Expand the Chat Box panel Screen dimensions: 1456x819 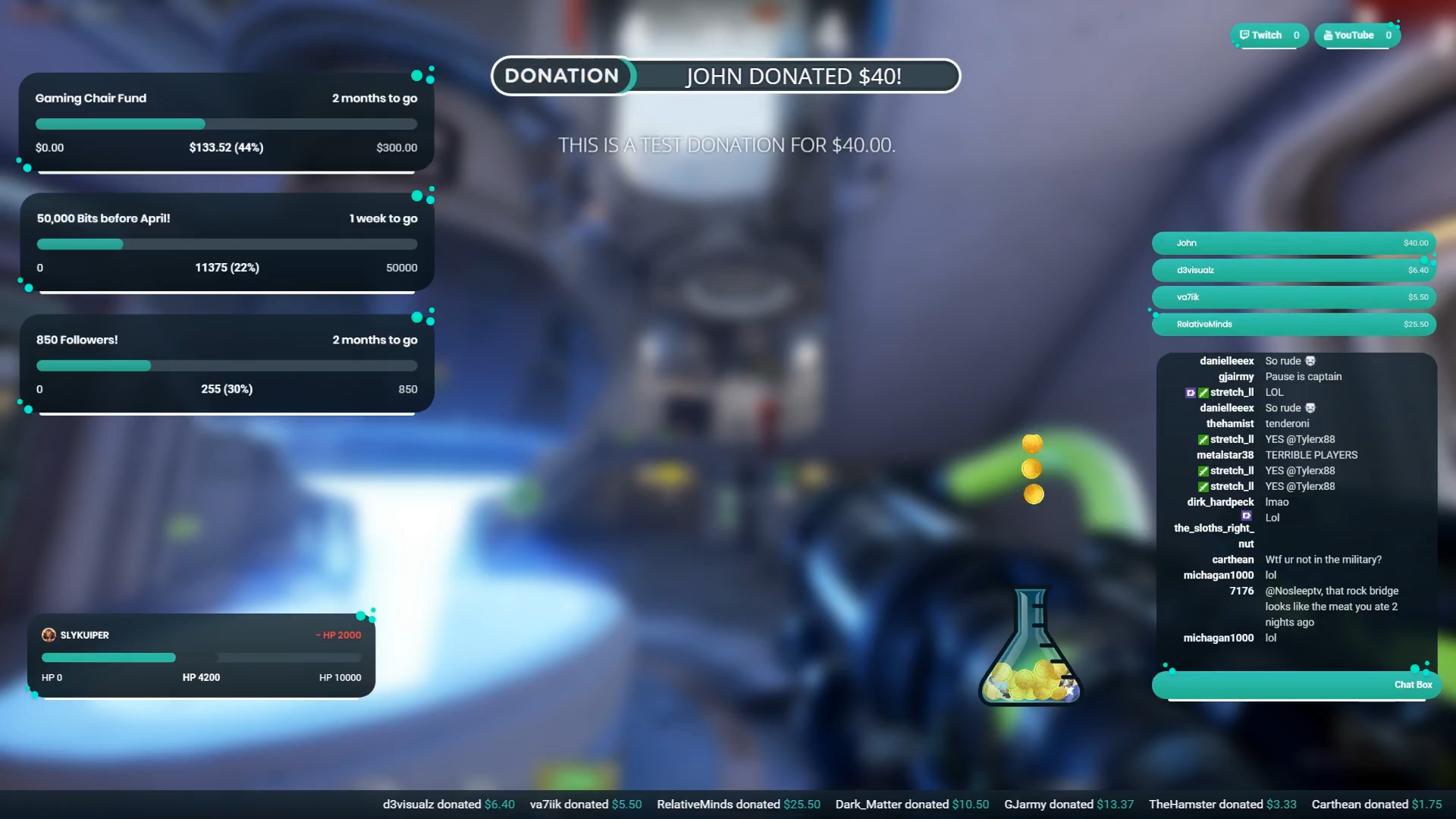coord(1293,684)
